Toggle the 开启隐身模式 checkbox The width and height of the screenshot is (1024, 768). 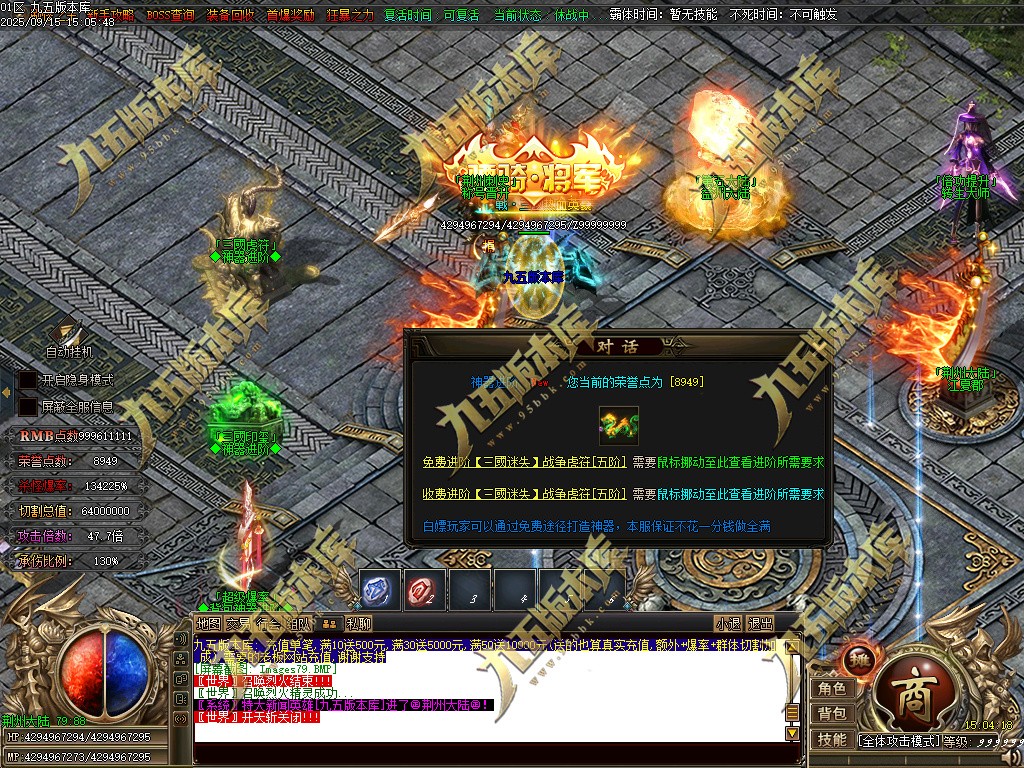click(x=28, y=381)
